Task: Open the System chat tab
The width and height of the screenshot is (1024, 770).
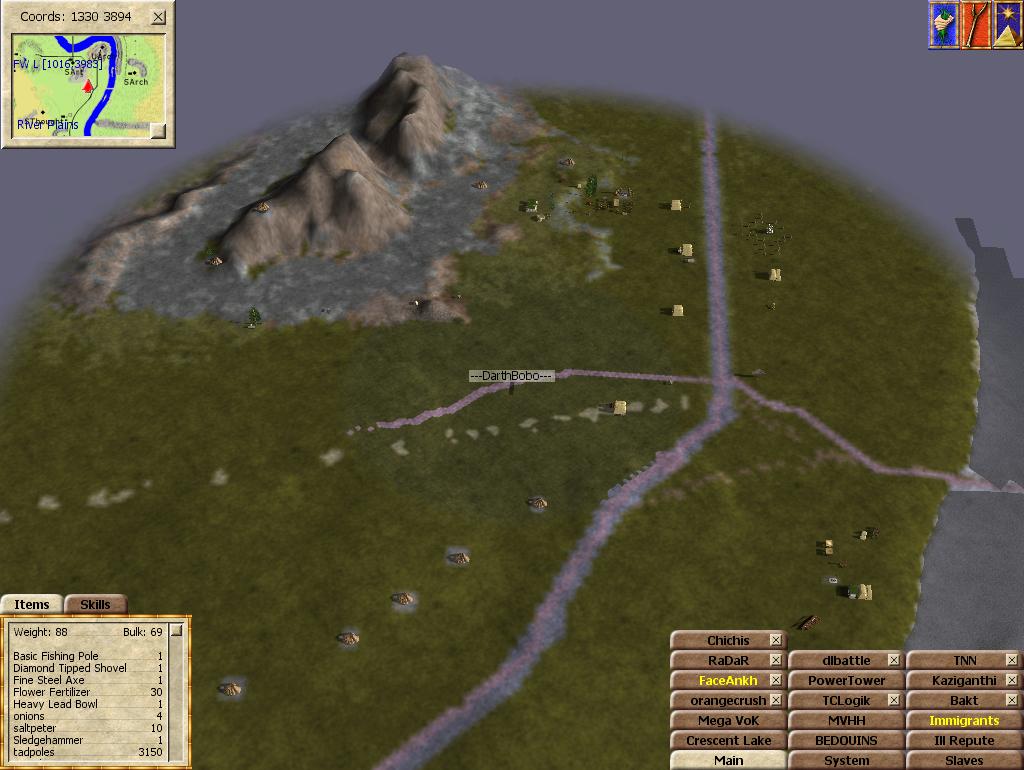Action: [846, 760]
